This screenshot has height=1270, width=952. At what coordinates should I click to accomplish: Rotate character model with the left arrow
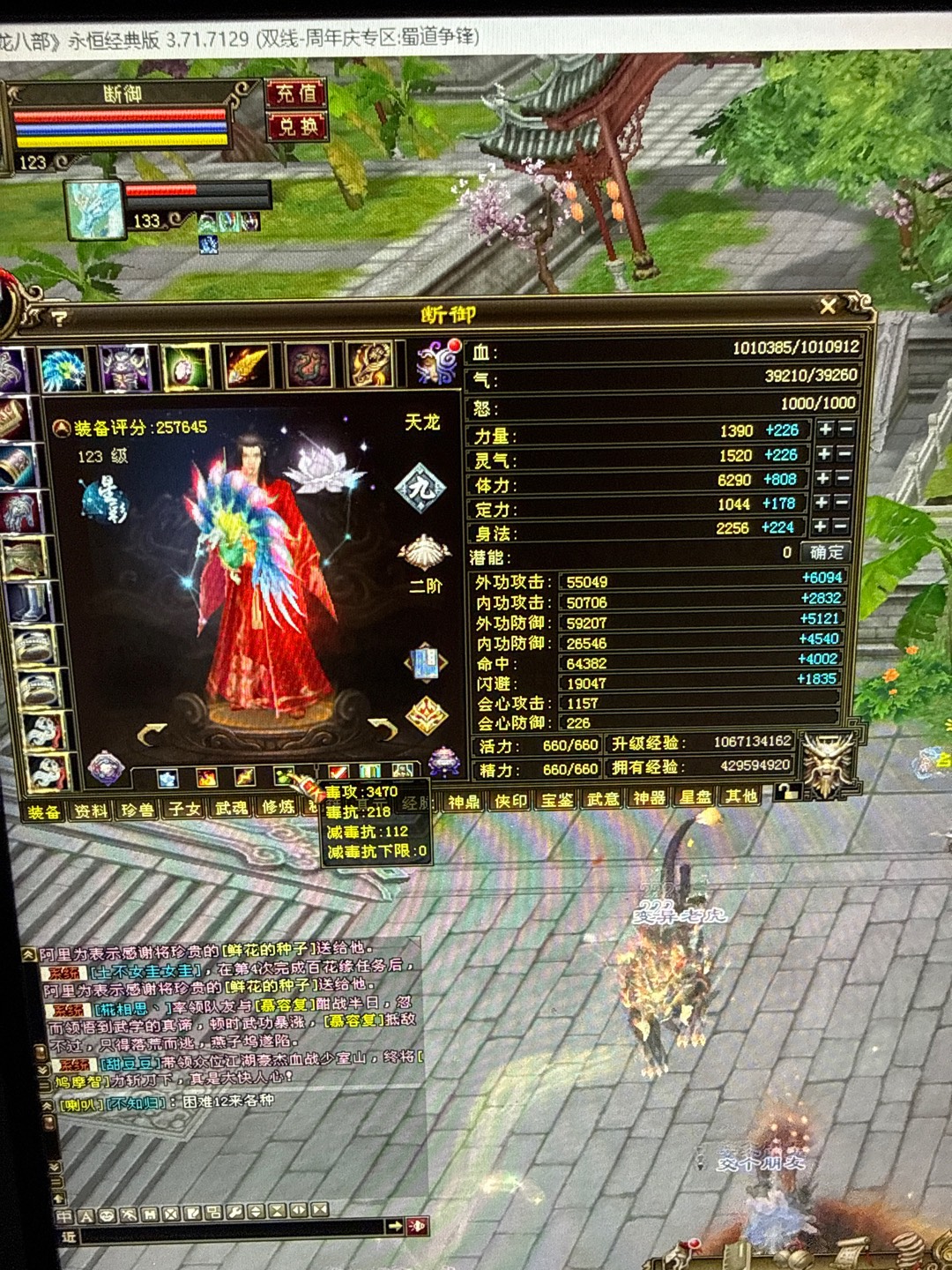(153, 733)
